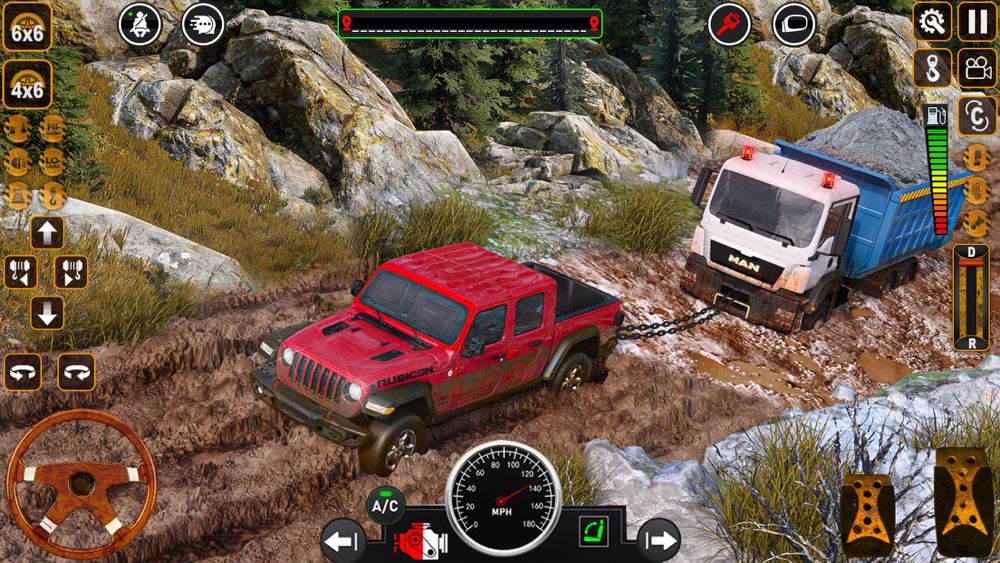1000x563 pixels.
Task: Click the up arrow winch control
Action: [47, 233]
